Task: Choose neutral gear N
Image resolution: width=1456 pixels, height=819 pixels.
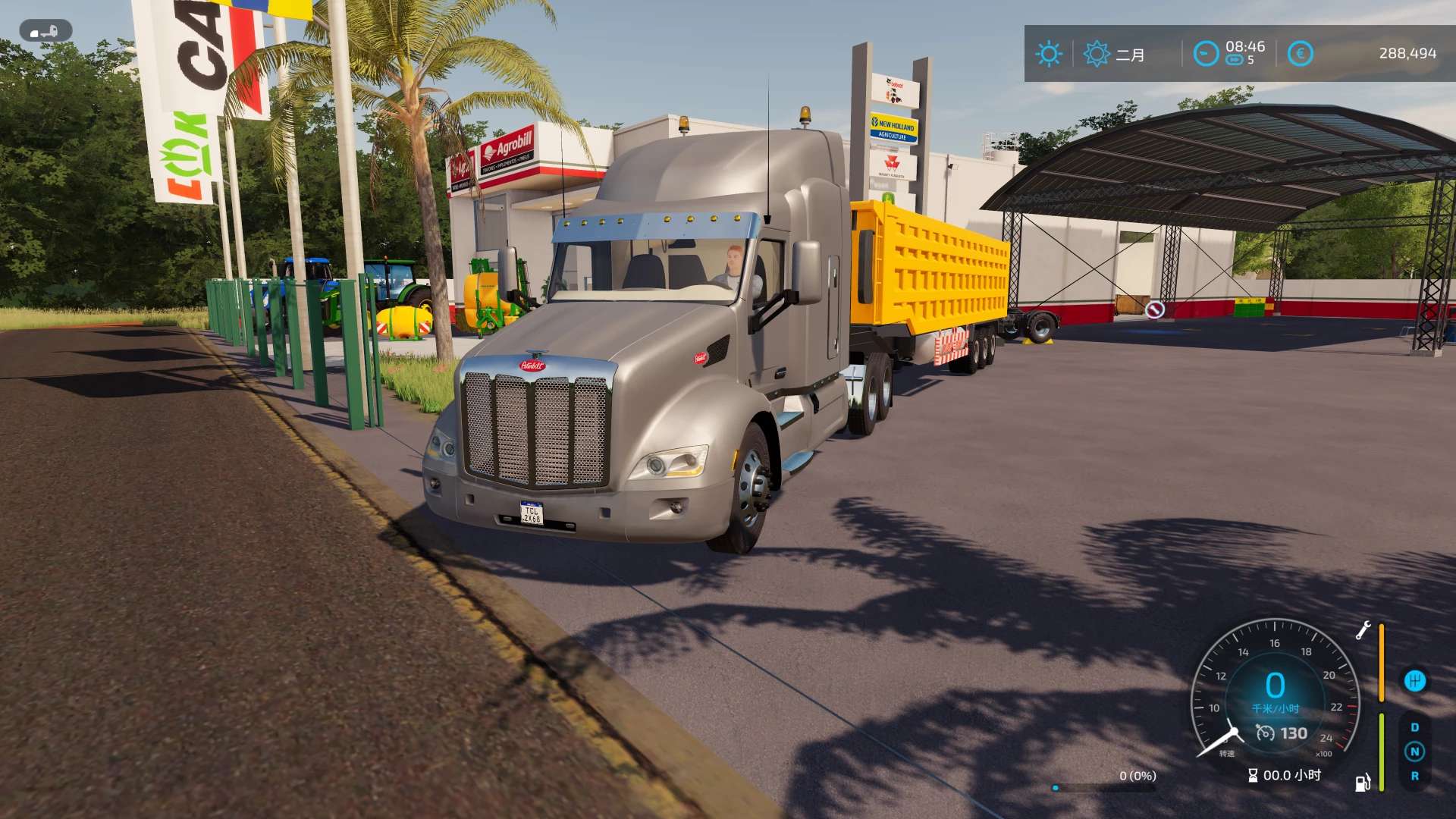Action: [x=1414, y=752]
